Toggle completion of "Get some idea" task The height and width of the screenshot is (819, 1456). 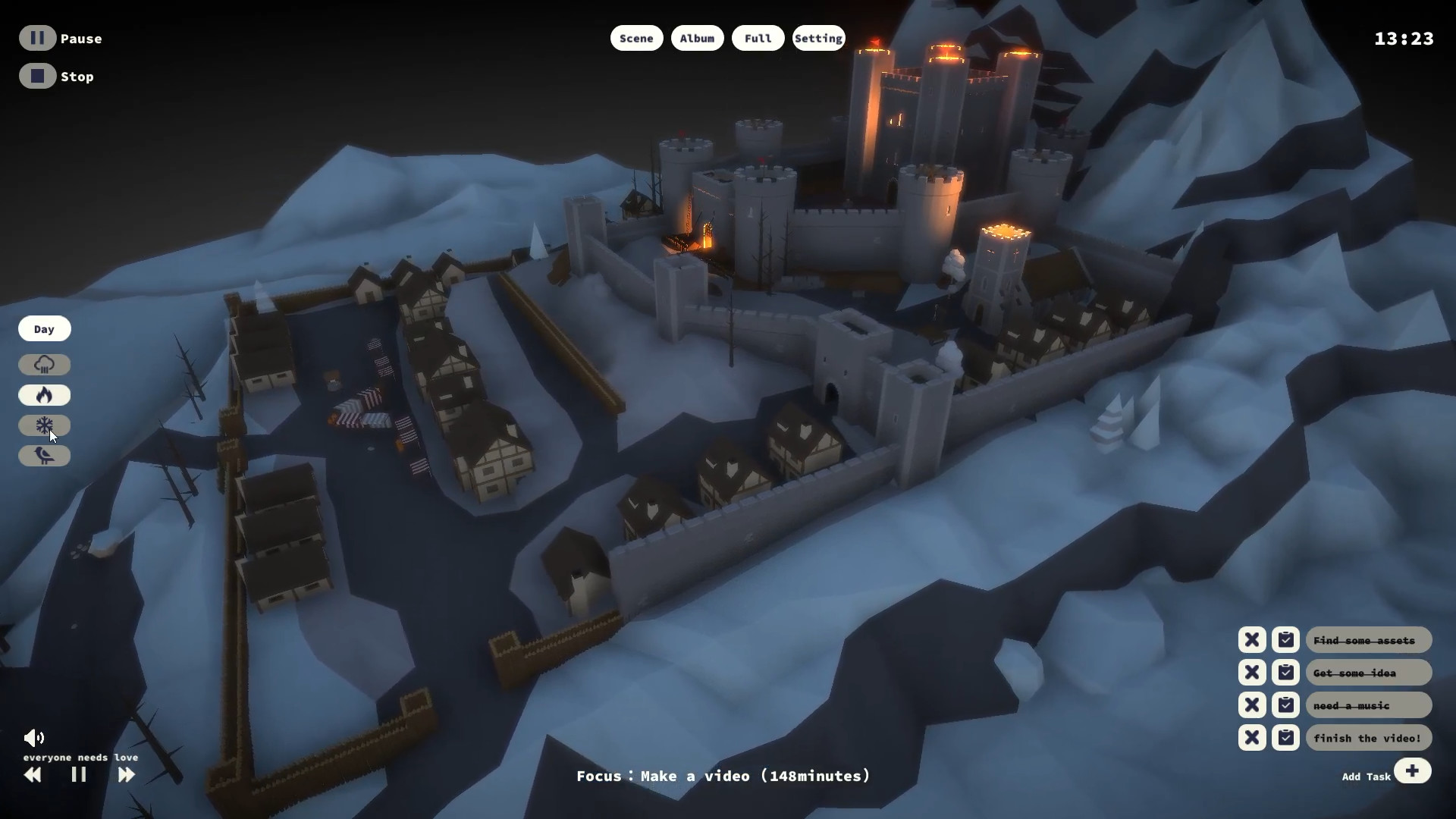click(1285, 673)
